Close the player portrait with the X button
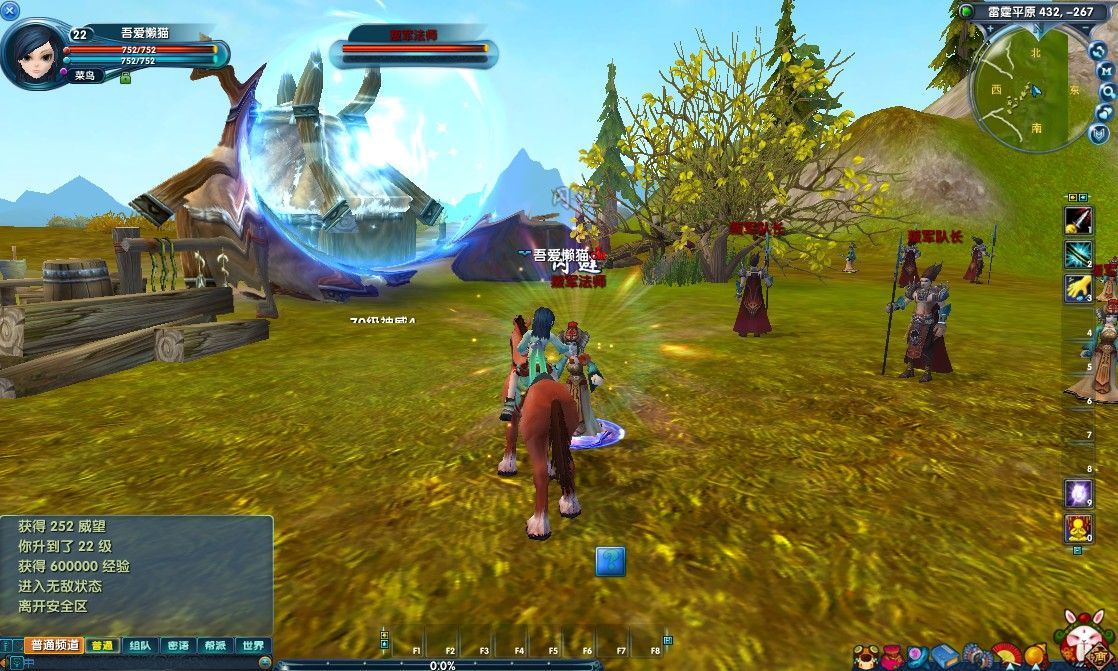The width and height of the screenshot is (1118, 671). click(12, 11)
